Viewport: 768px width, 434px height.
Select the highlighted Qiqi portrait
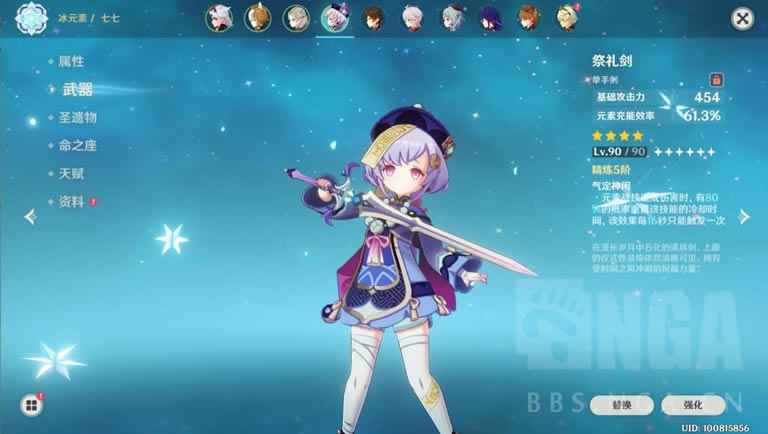334,18
